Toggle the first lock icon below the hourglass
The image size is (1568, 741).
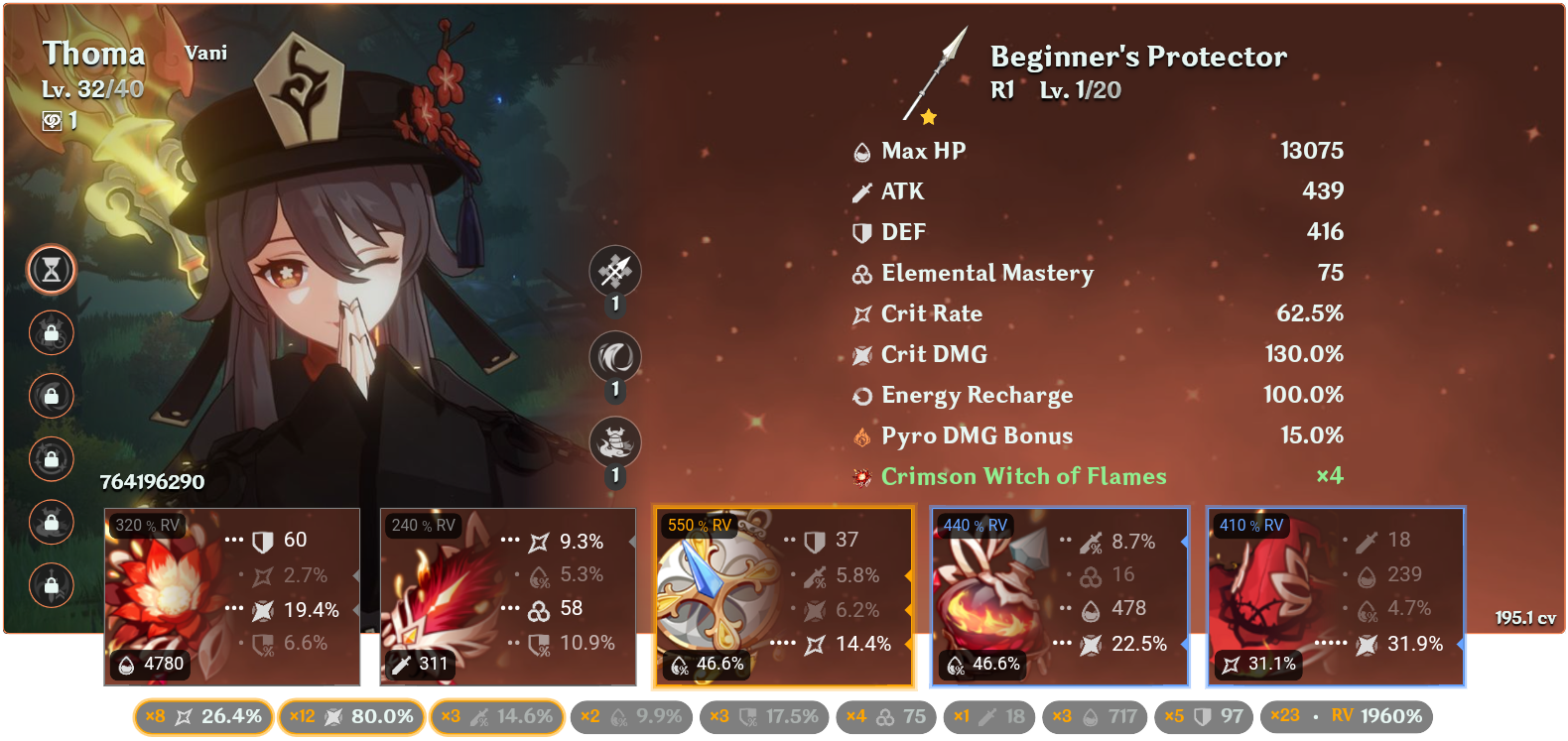[x=52, y=333]
